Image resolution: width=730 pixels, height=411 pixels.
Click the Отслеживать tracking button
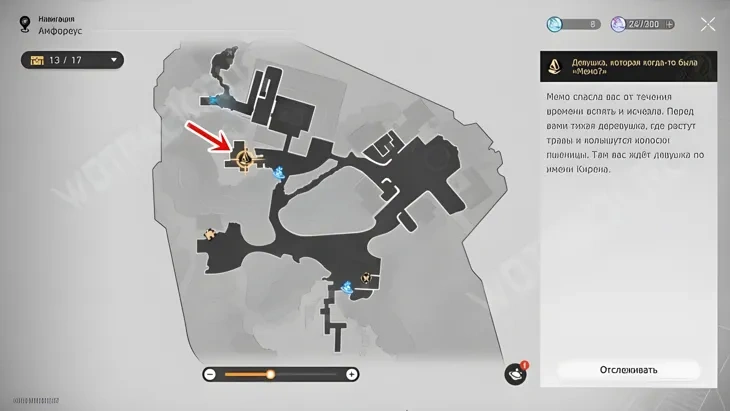pyautogui.click(x=628, y=370)
